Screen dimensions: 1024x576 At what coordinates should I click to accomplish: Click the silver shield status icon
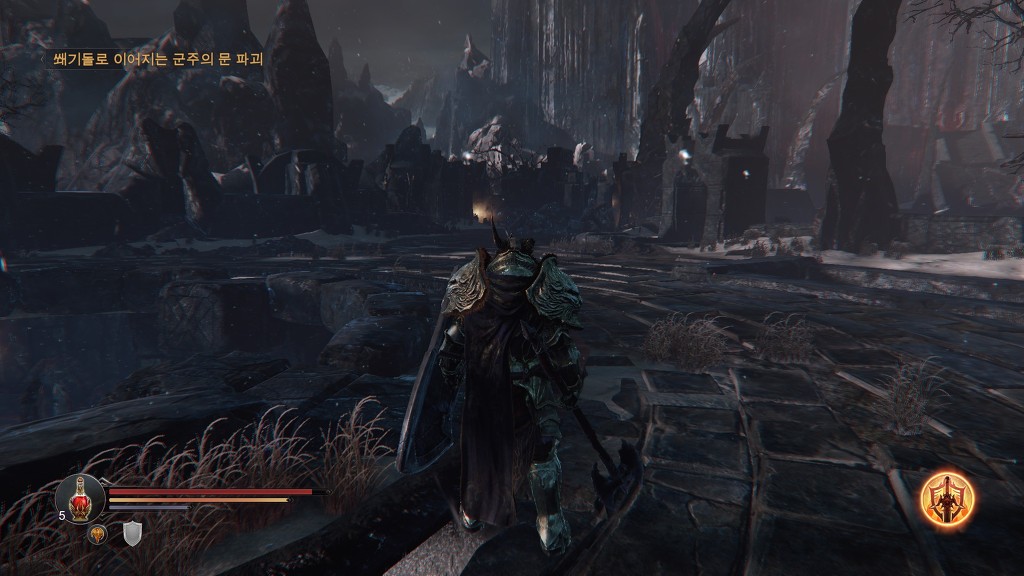(x=132, y=534)
